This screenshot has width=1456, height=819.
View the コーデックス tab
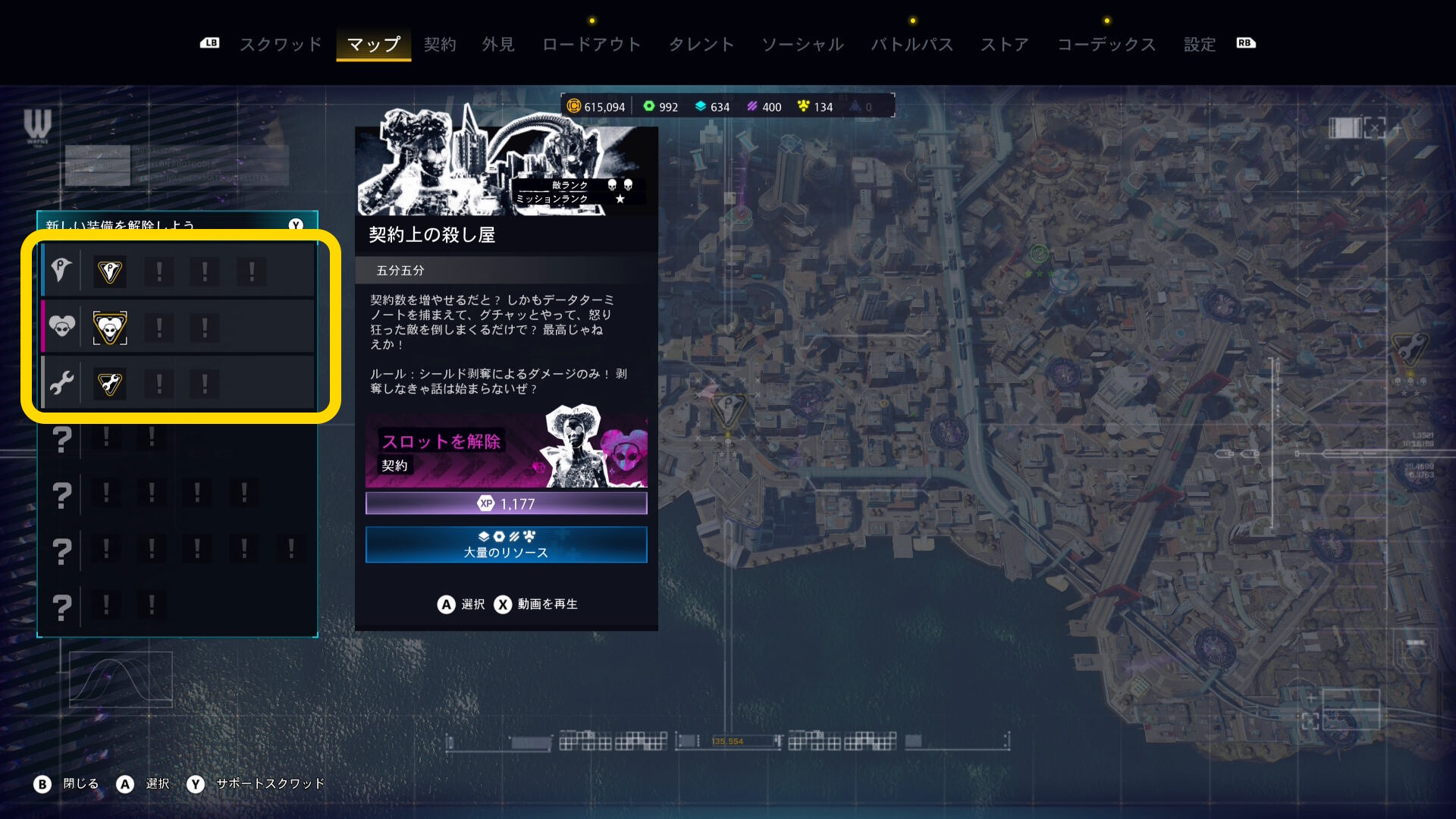pyautogui.click(x=1106, y=44)
